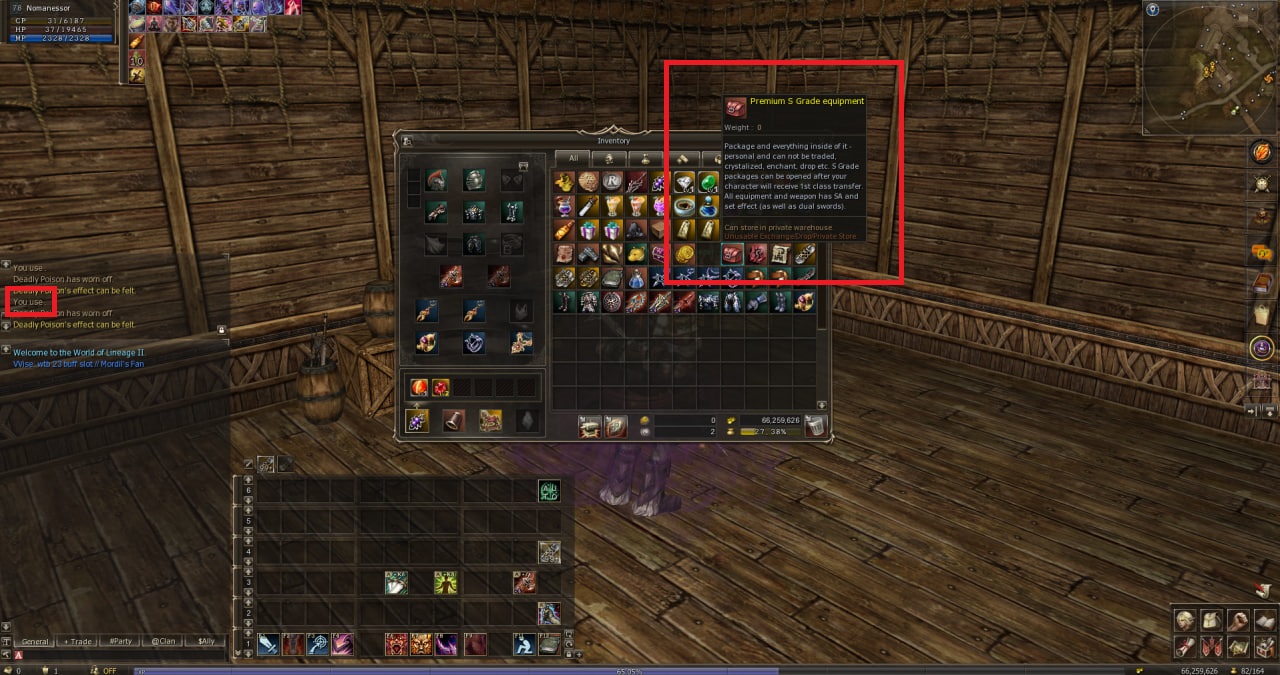Switch to the #Party chat tab
The width and height of the screenshot is (1280, 675).
pyautogui.click(x=121, y=641)
